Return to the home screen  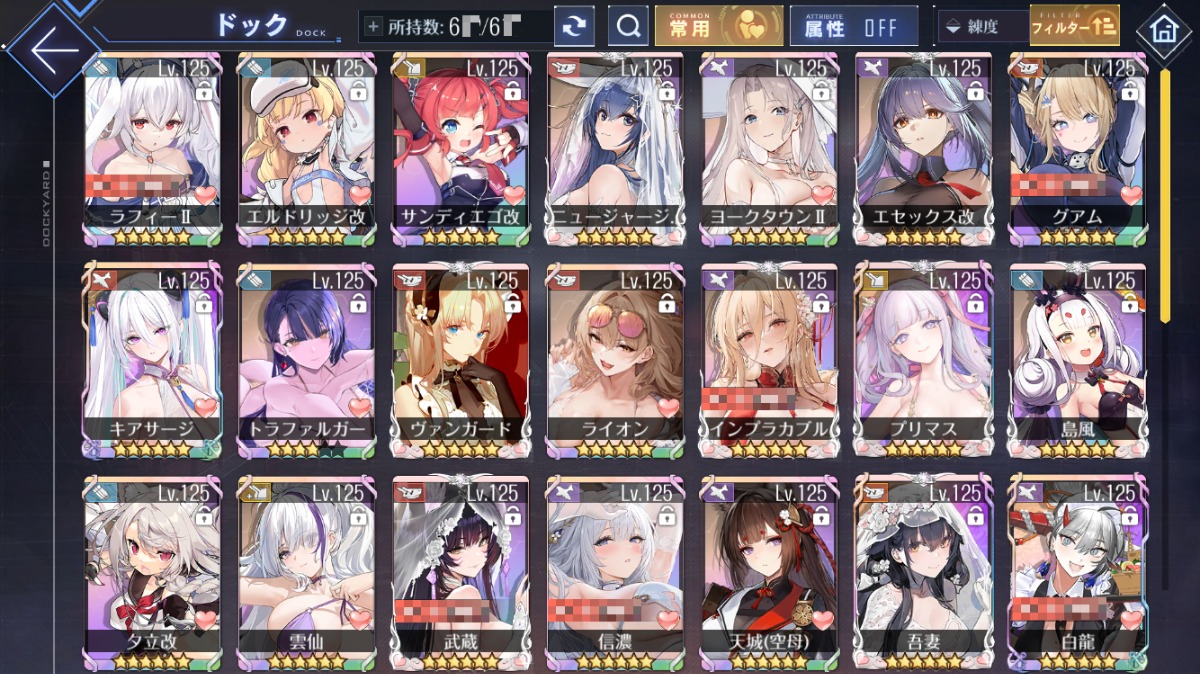click(1163, 29)
